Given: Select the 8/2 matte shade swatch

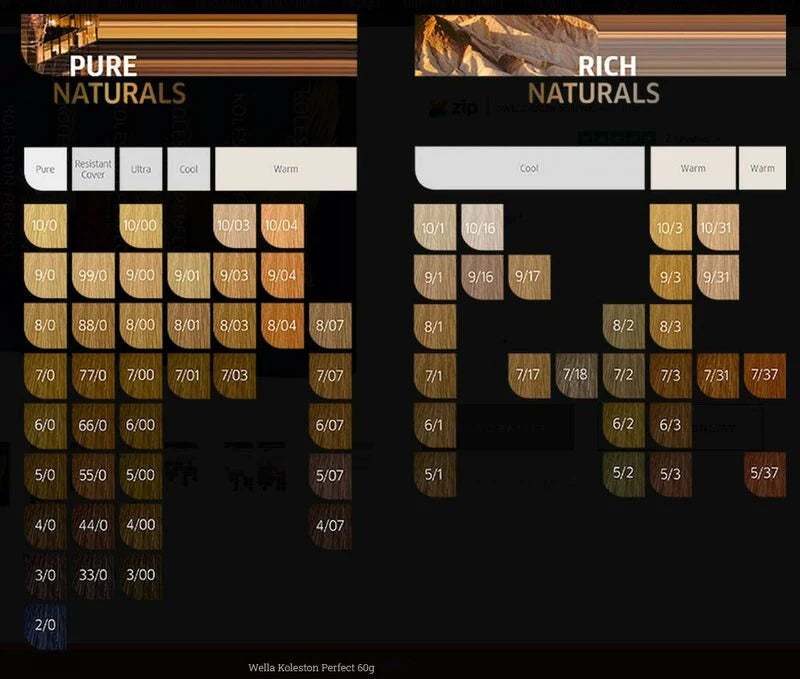Looking at the screenshot, I should click(x=623, y=326).
